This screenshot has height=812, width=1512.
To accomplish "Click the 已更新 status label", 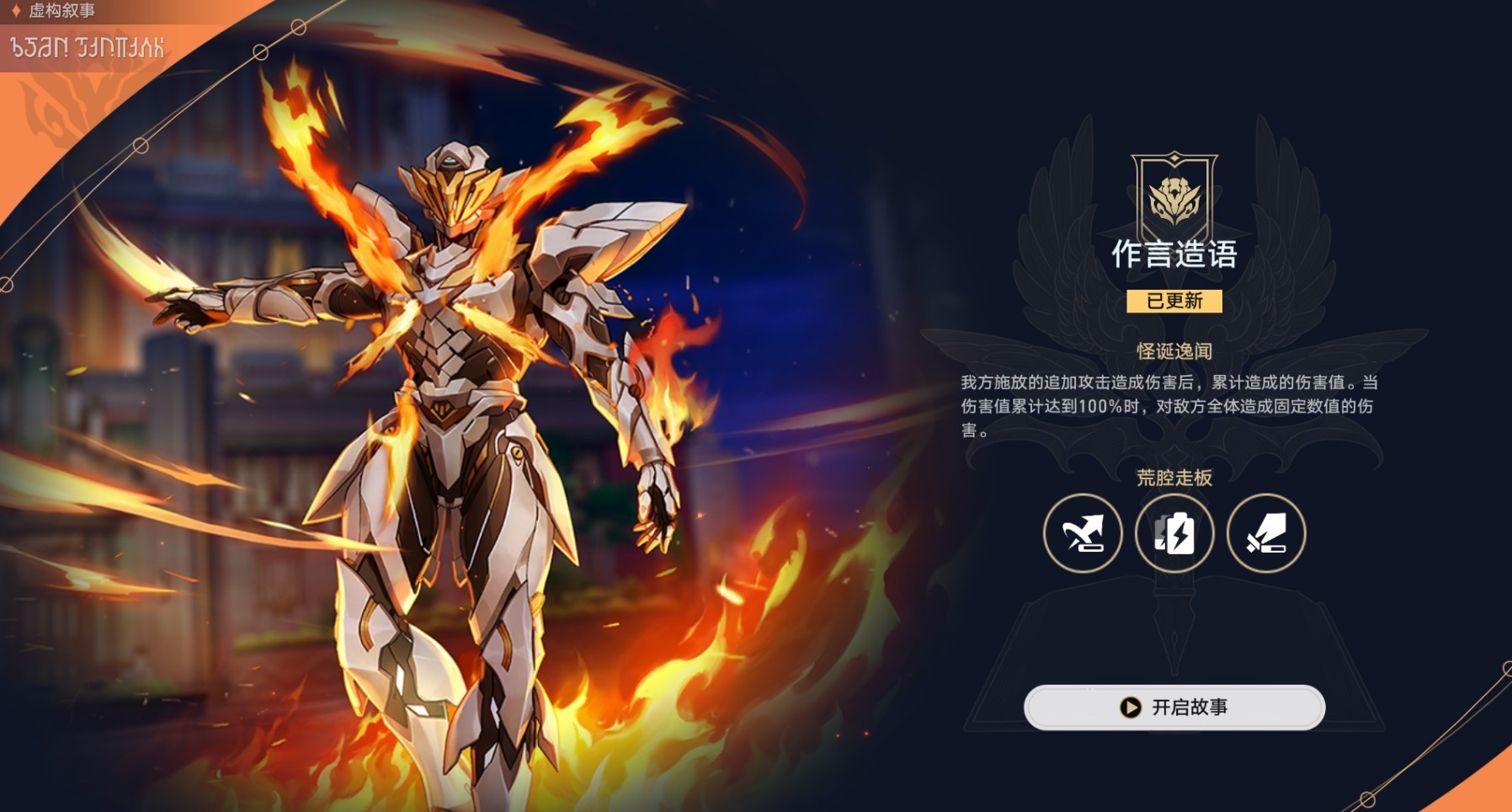I will point(1173,302).
